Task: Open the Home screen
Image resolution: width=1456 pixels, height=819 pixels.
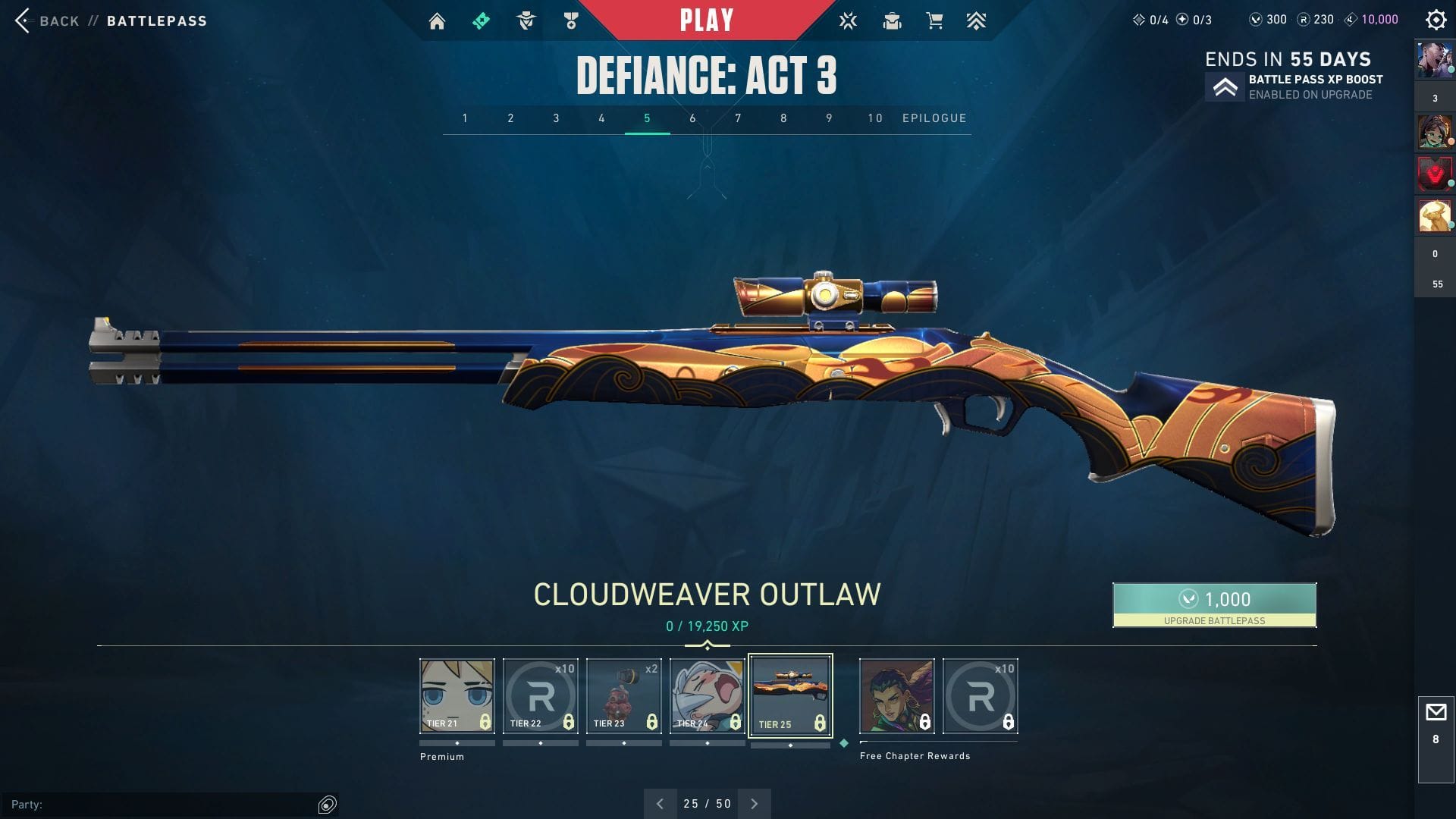Action: click(x=437, y=20)
